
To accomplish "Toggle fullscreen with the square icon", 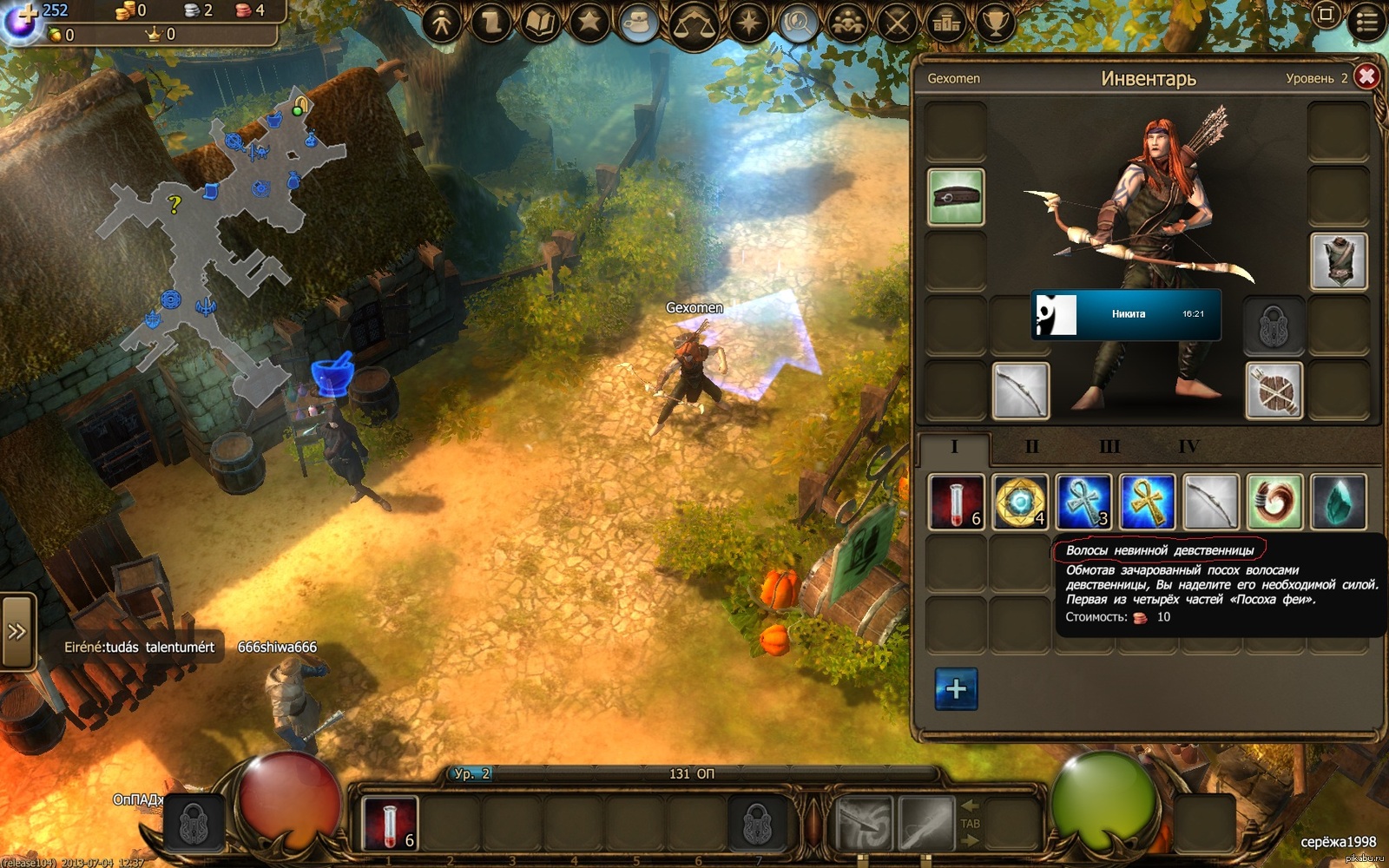I will click(x=1325, y=15).
